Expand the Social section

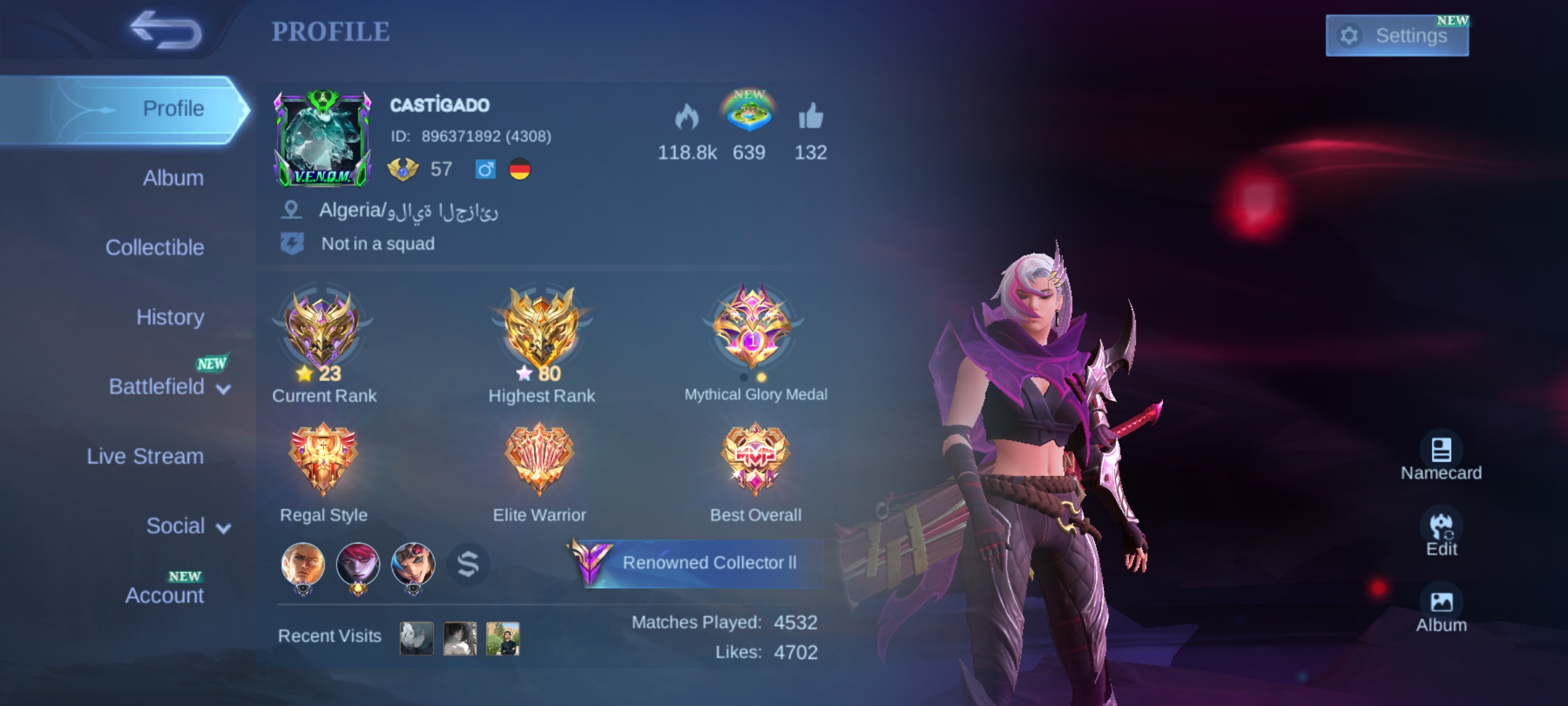coord(176,525)
